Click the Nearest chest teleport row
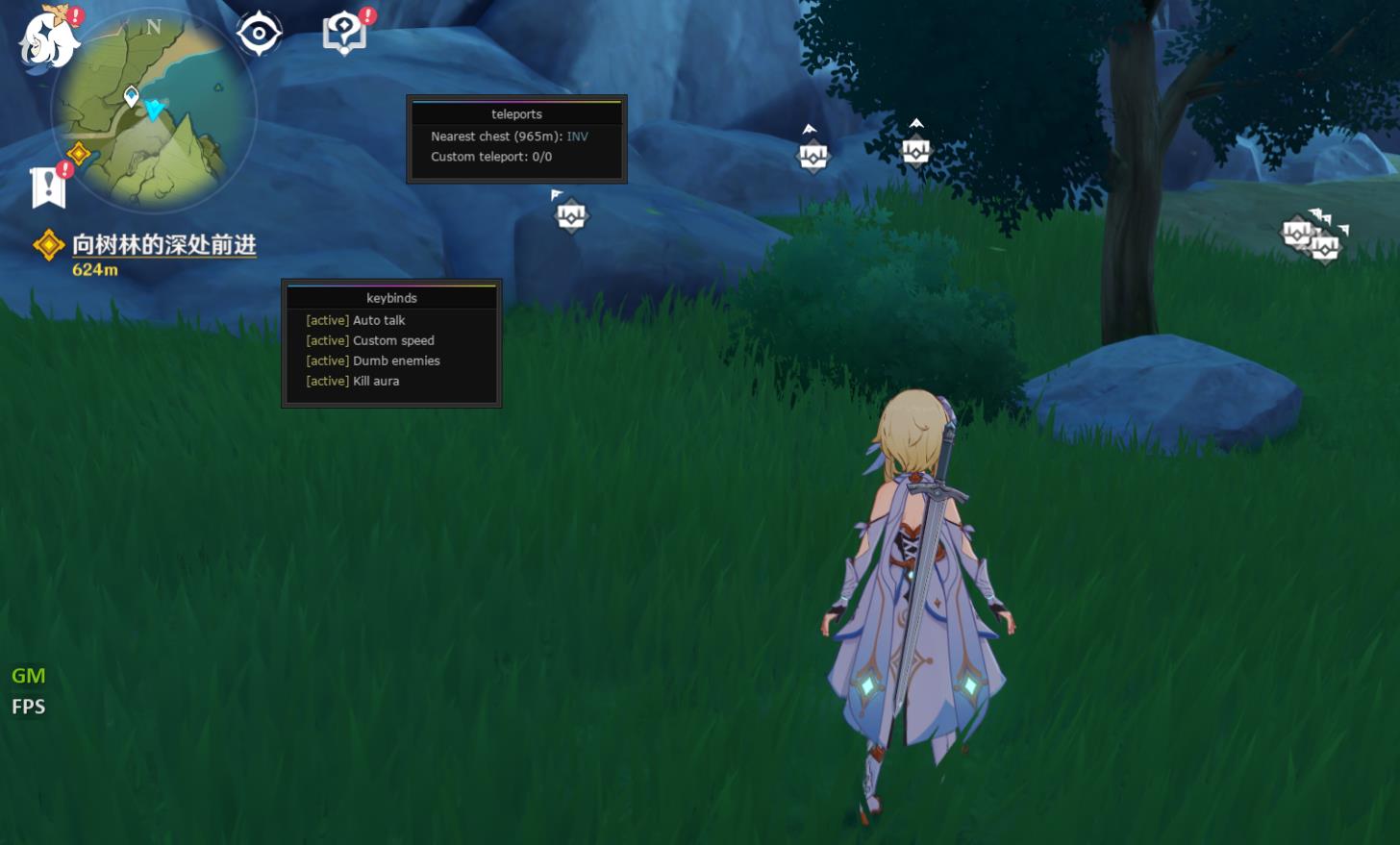This screenshot has width=1400, height=845. [x=509, y=137]
